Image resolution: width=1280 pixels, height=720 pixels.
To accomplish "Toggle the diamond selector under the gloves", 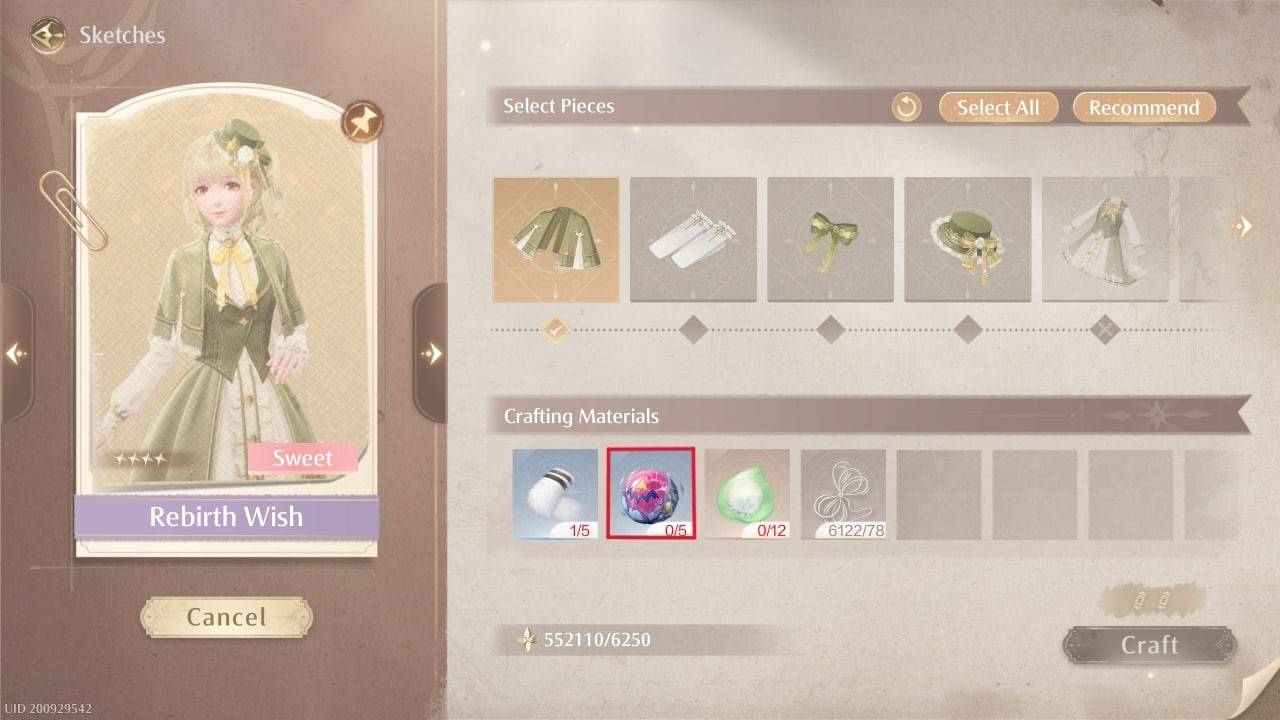I will [693, 327].
